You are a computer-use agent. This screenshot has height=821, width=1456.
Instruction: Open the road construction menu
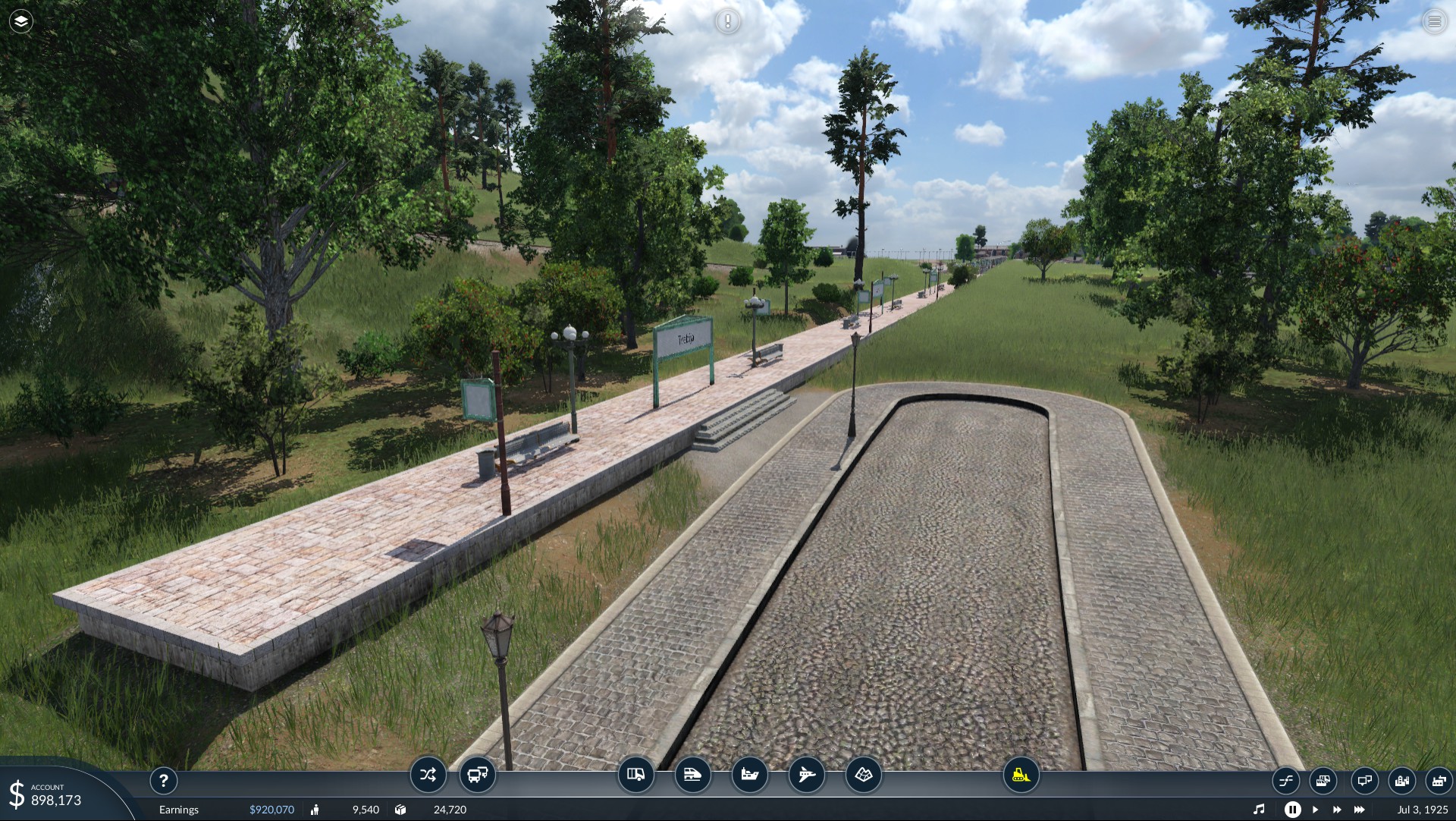tap(635, 775)
